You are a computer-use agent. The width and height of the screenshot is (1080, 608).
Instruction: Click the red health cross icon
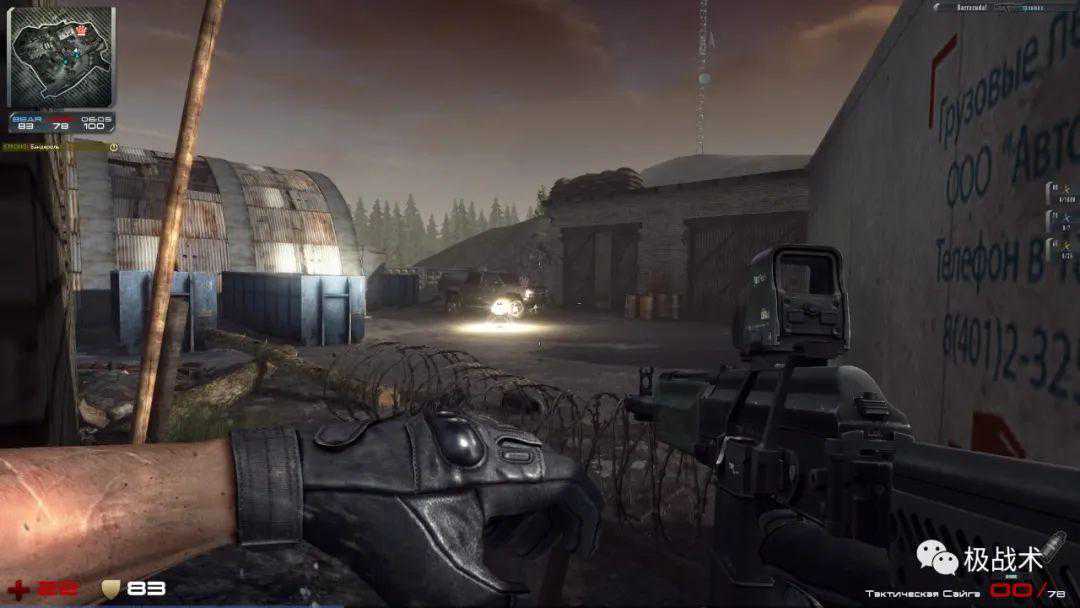(17, 589)
